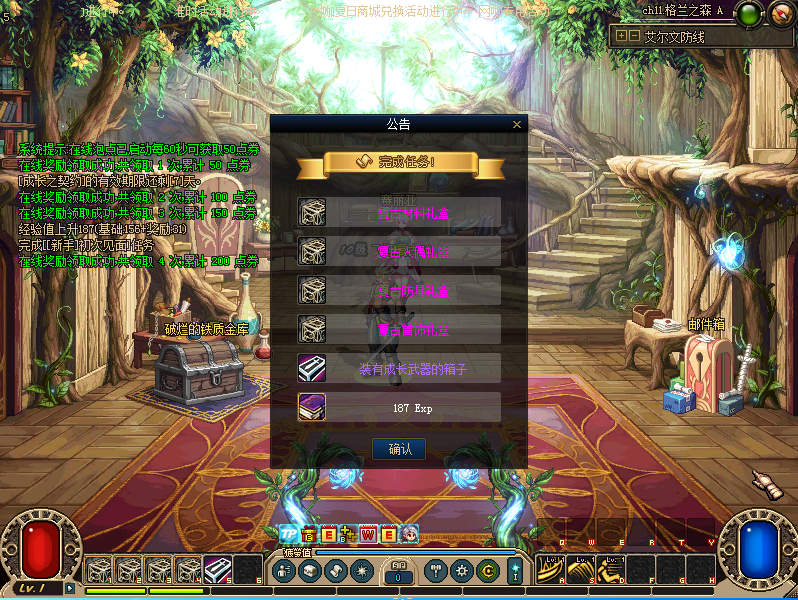Click the starburst icon in the bottom menu bar
The image size is (798, 600).
click(x=360, y=571)
